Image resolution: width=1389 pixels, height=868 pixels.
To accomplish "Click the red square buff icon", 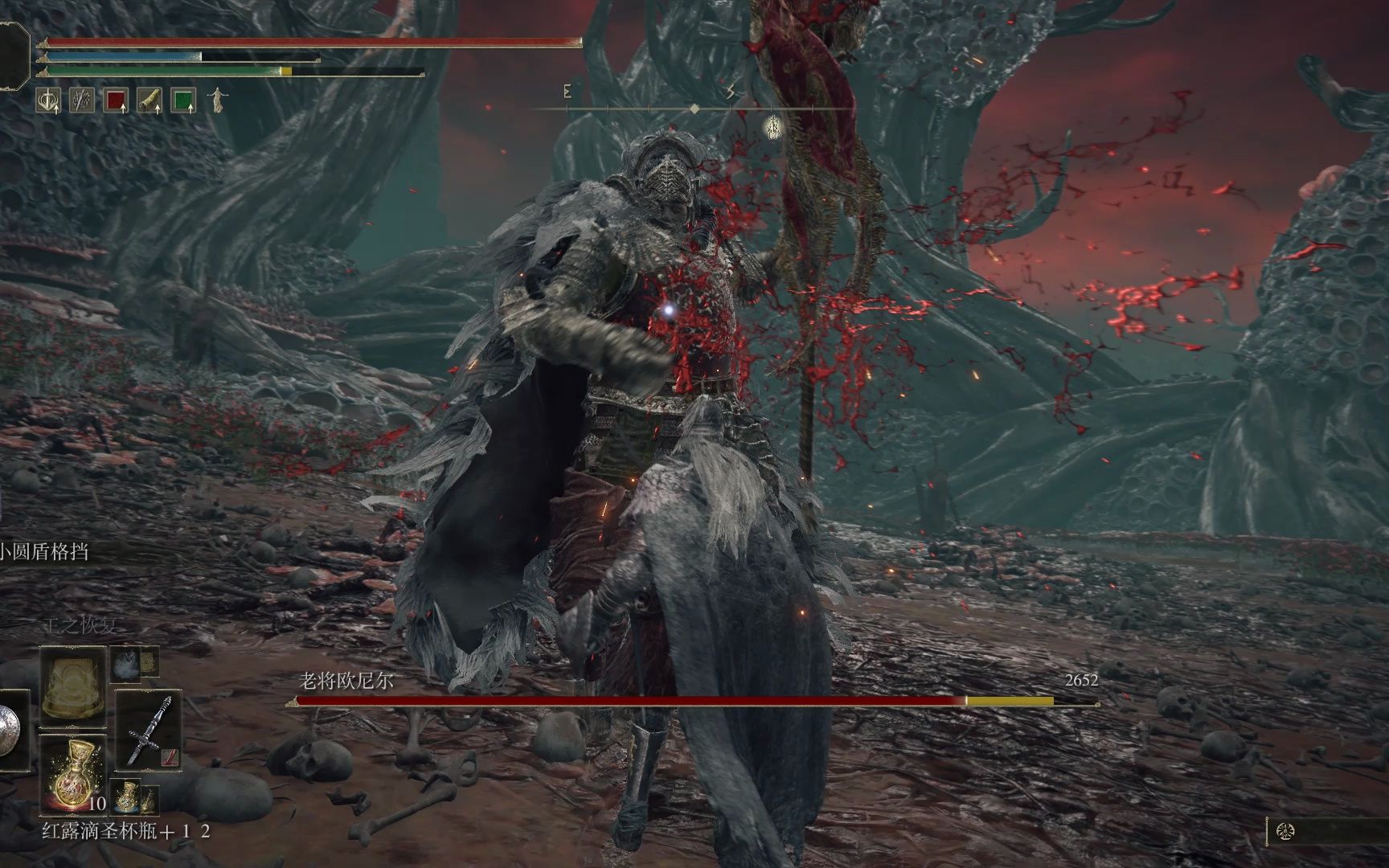I will pos(117,100).
